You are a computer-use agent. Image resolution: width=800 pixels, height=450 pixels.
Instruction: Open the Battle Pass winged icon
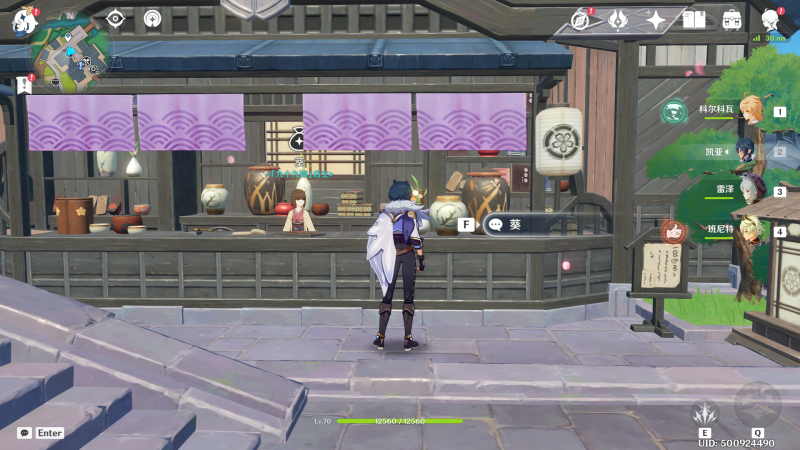pos(618,19)
